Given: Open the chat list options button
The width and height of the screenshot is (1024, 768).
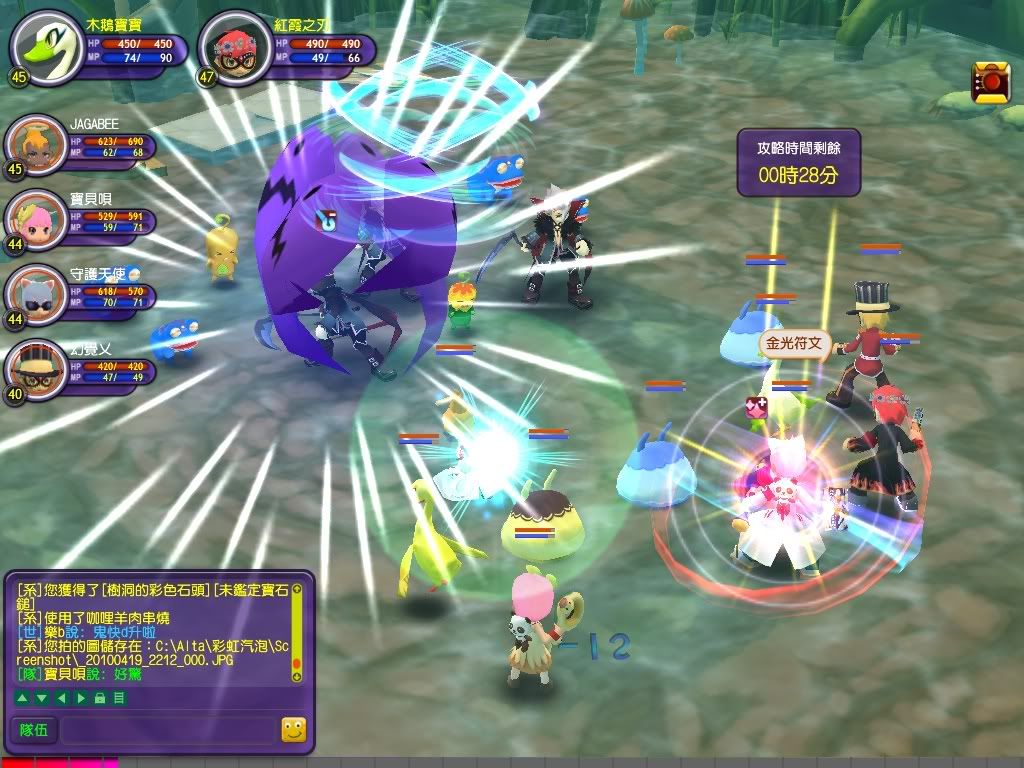Looking at the screenshot, I should (x=119, y=697).
